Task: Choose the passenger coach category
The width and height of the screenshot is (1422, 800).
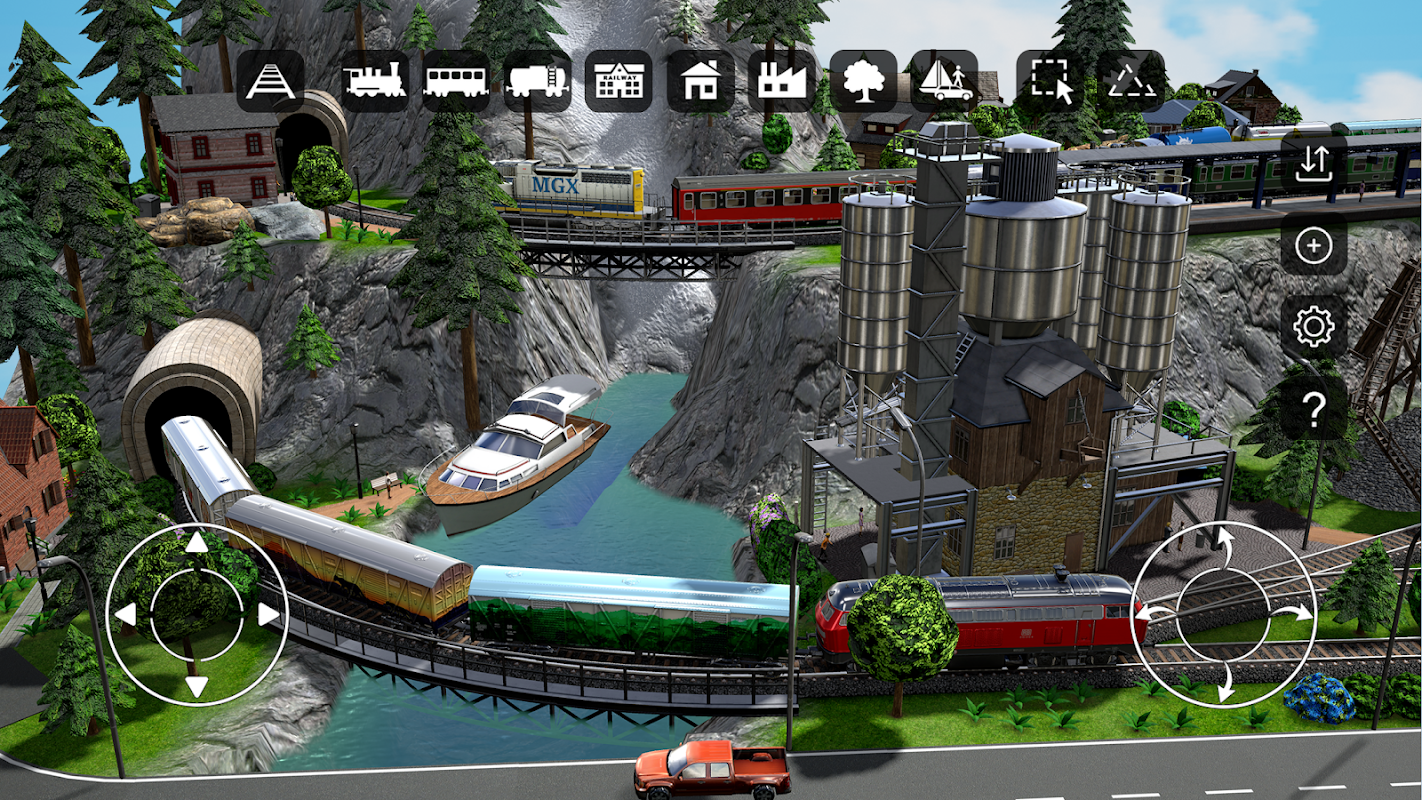Action: coord(455,81)
